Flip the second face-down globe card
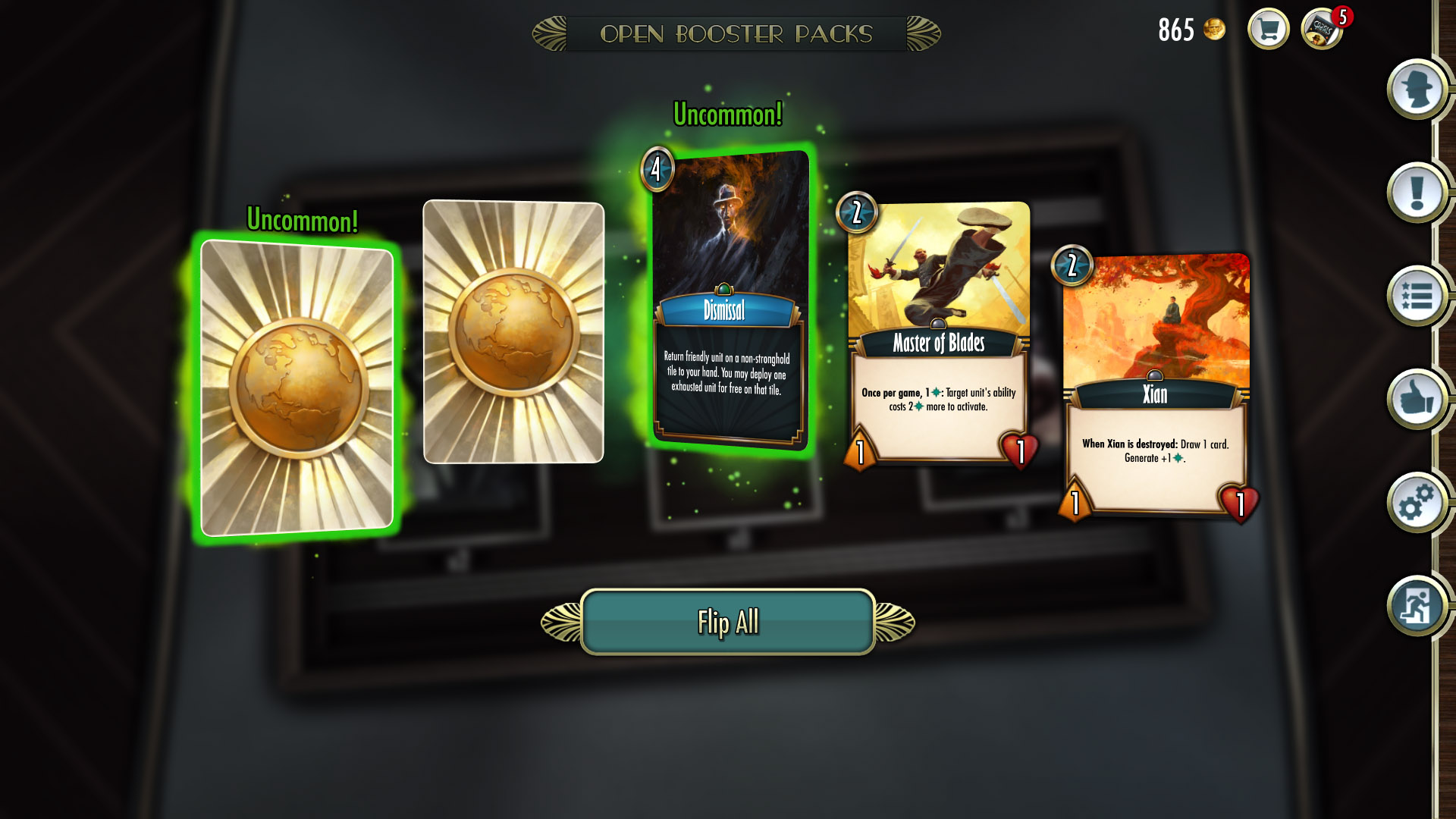1456x819 pixels. pos(514,332)
